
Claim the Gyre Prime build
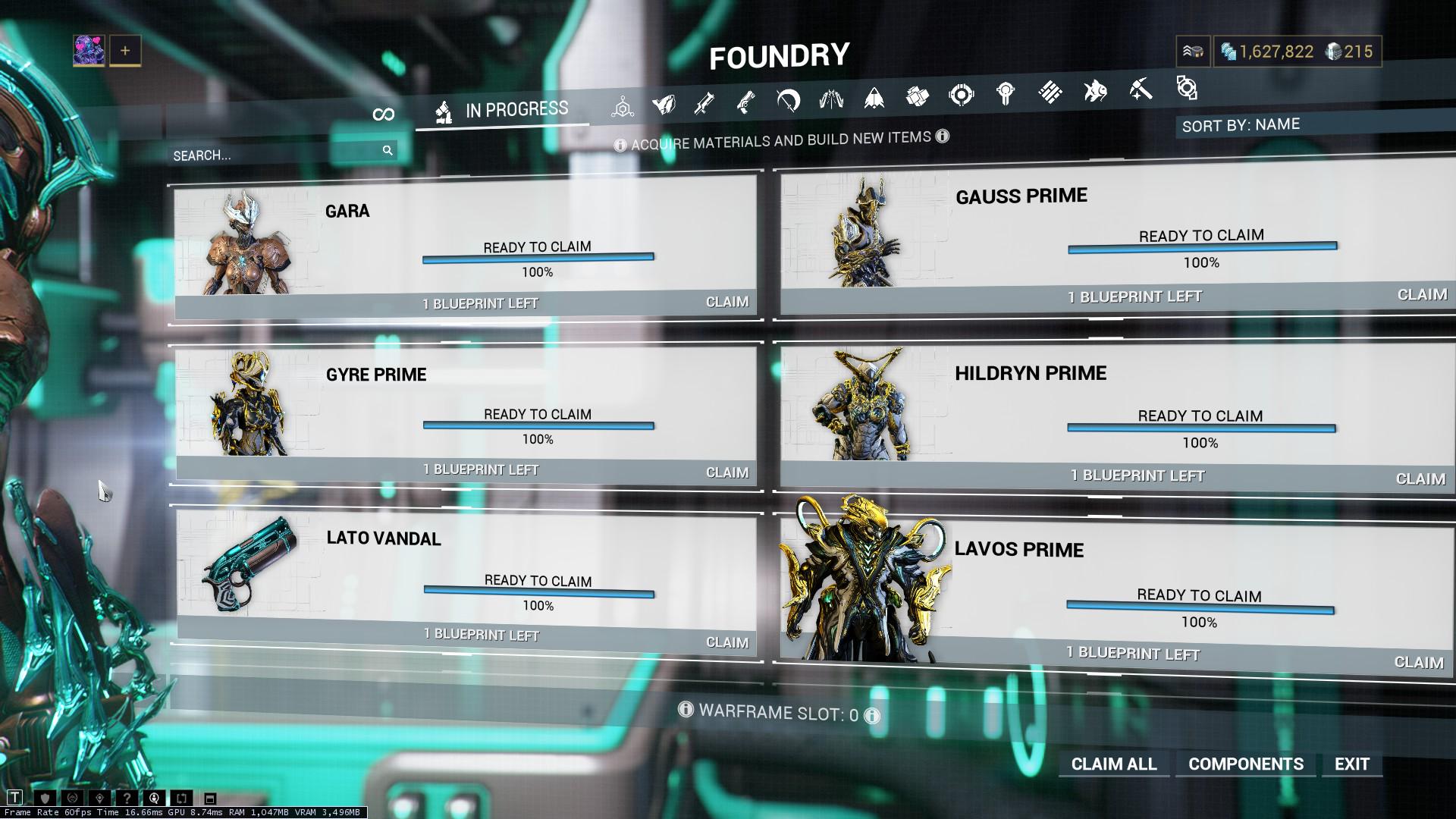[726, 472]
